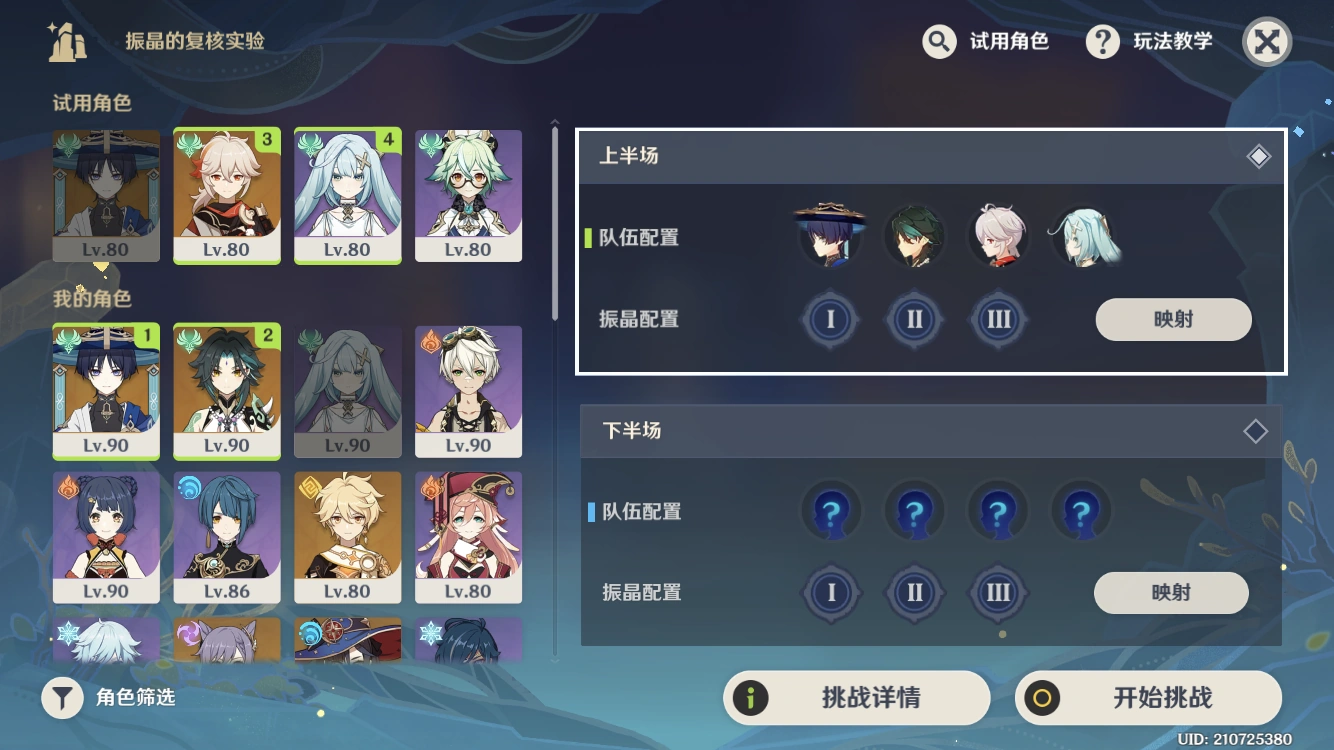Select the Lv.80 Sucrose trial character card
The height and width of the screenshot is (750, 1334).
[468, 195]
